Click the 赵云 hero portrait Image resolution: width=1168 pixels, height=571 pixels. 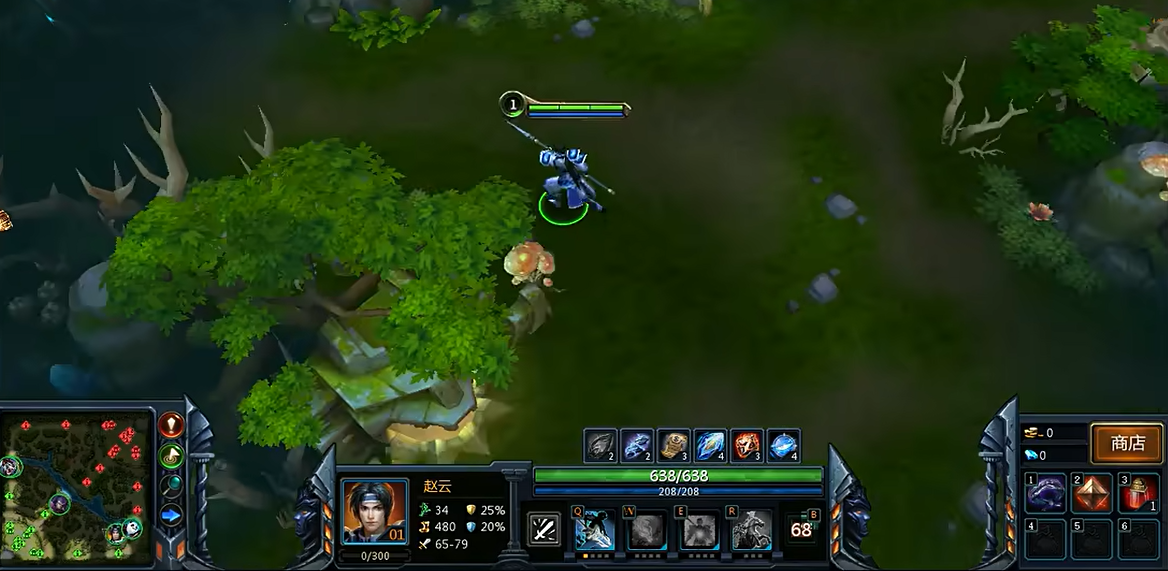[374, 512]
